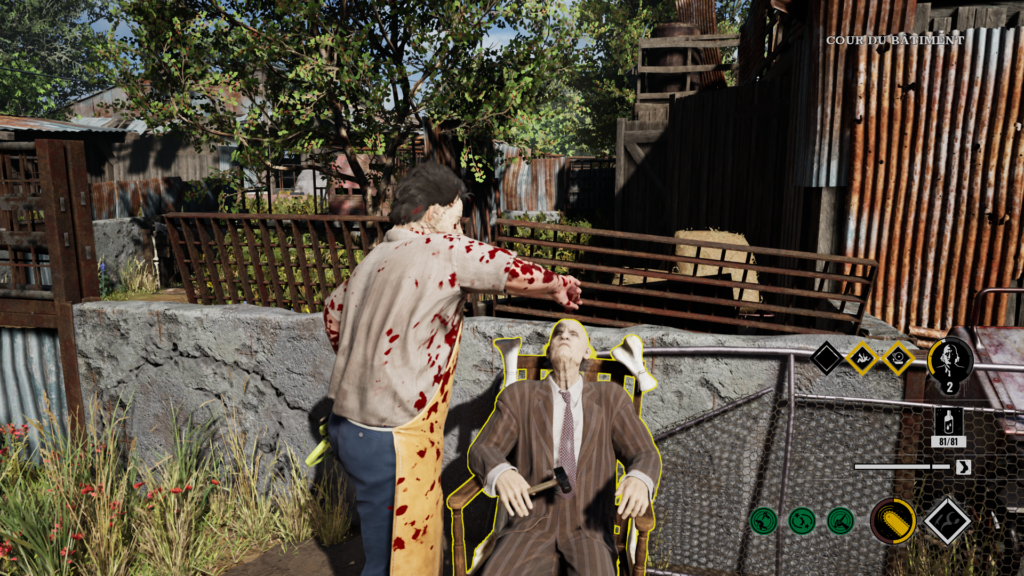Select the falling figure diamond perk

click(x=861, y=357)
